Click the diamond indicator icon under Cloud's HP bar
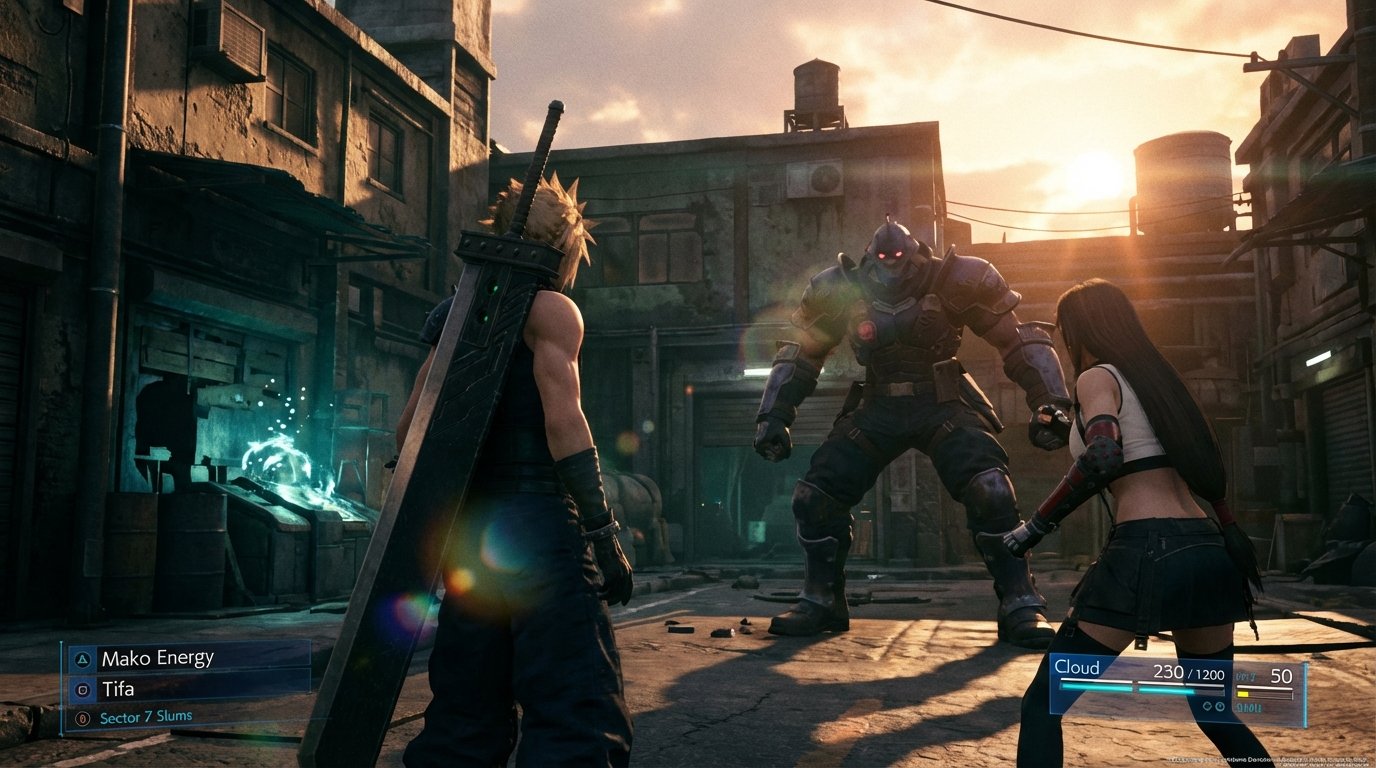 coord(1206,706)
